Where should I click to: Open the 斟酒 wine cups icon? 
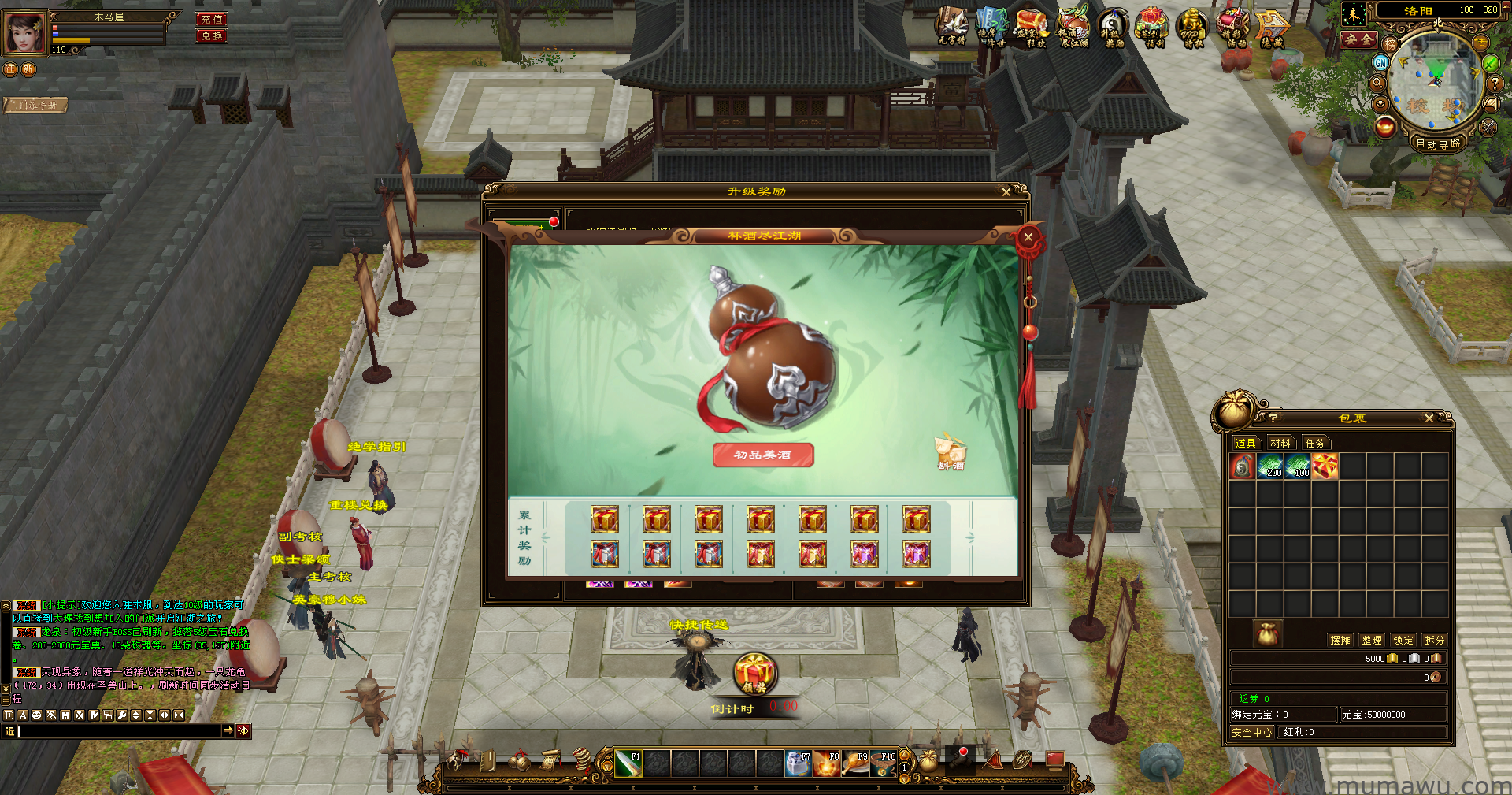pyautogui.click(x=951, y=452)
